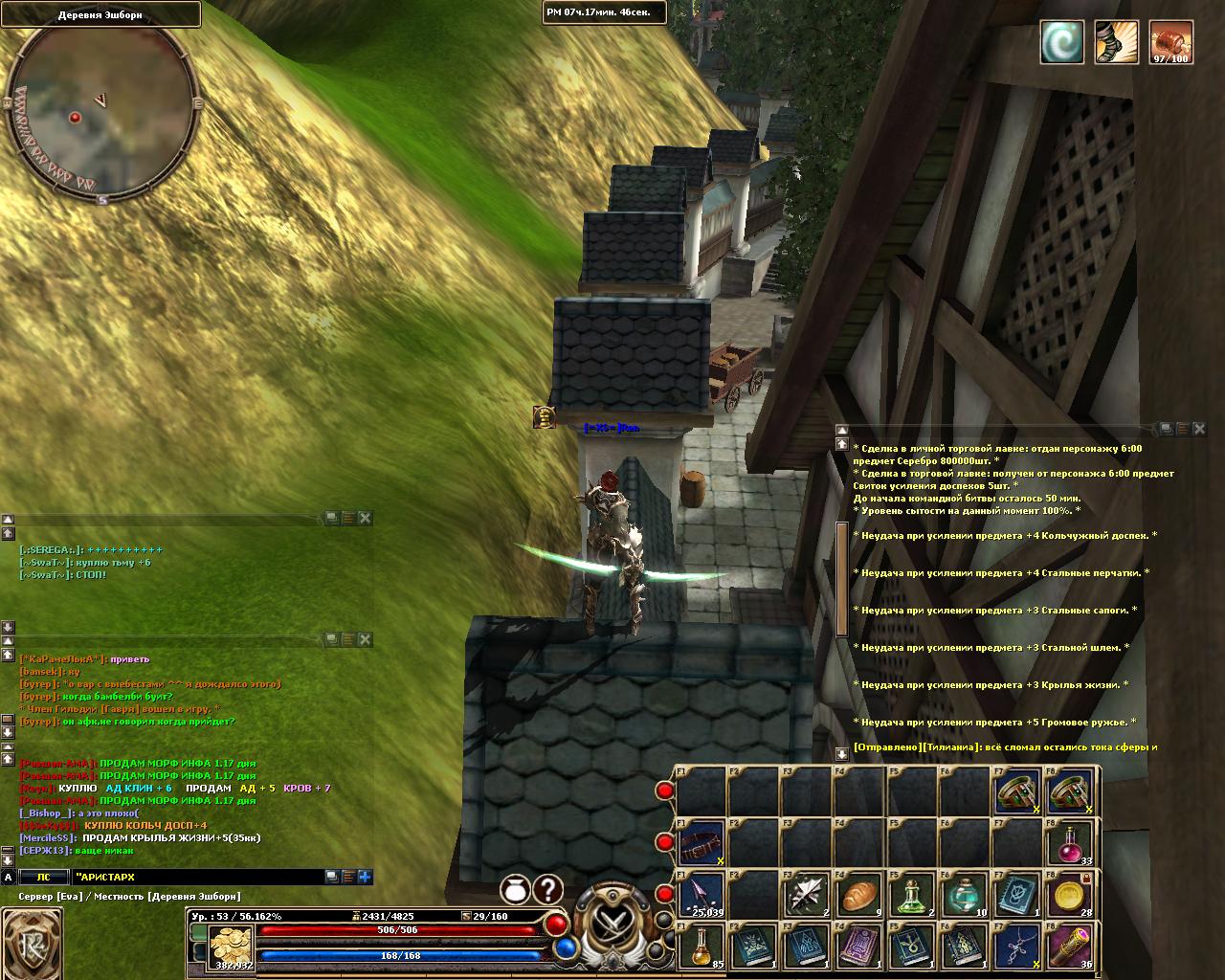Use the purple spell book

(x=859, y=948)
